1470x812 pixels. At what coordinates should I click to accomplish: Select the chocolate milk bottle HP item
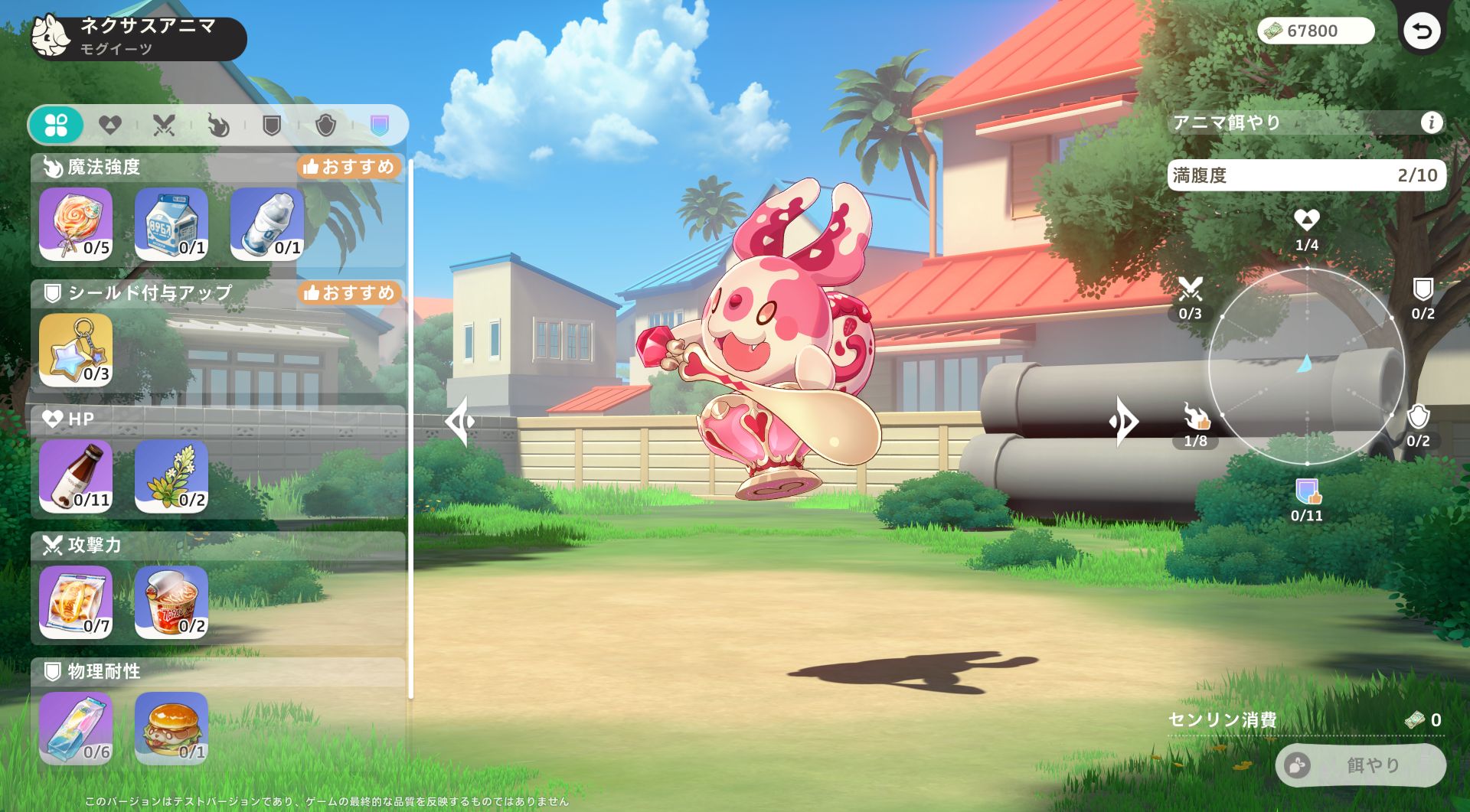[x=76, y=477]
